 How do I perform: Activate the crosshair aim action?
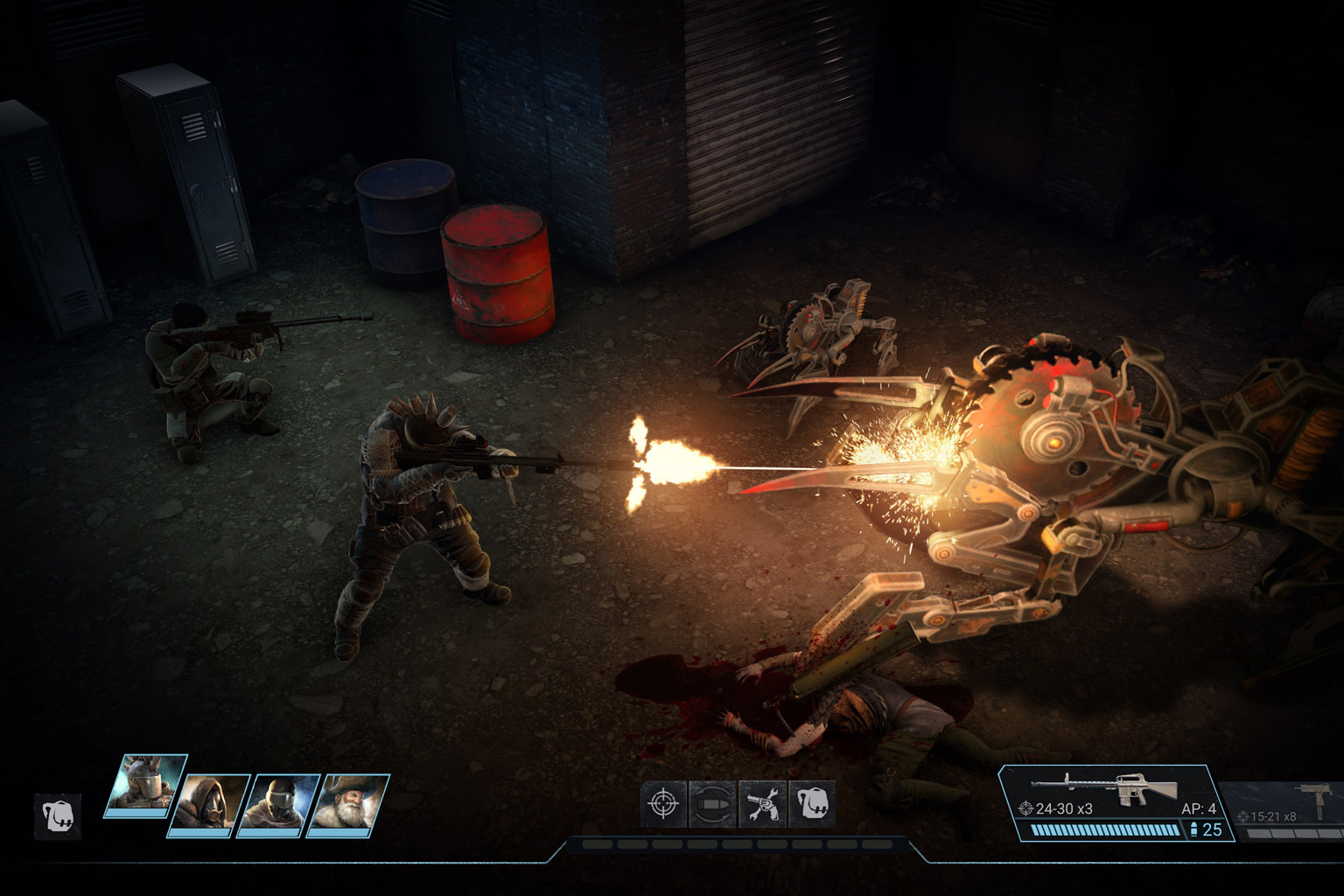(x=663, y=804)
